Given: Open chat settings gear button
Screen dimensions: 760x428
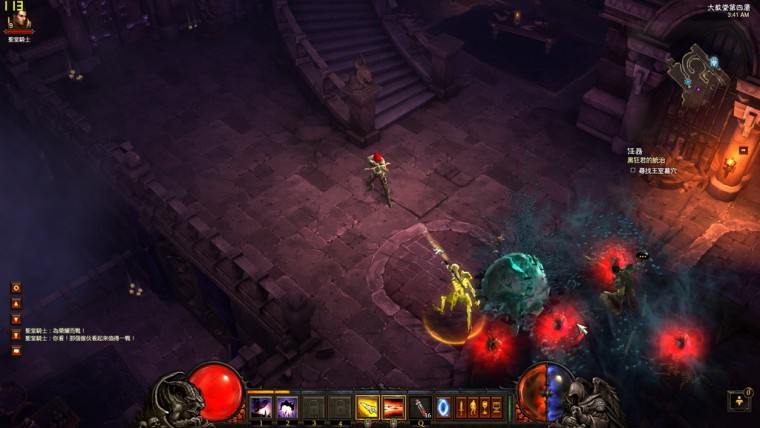Looking at the screenshot, I should (16, 287).
